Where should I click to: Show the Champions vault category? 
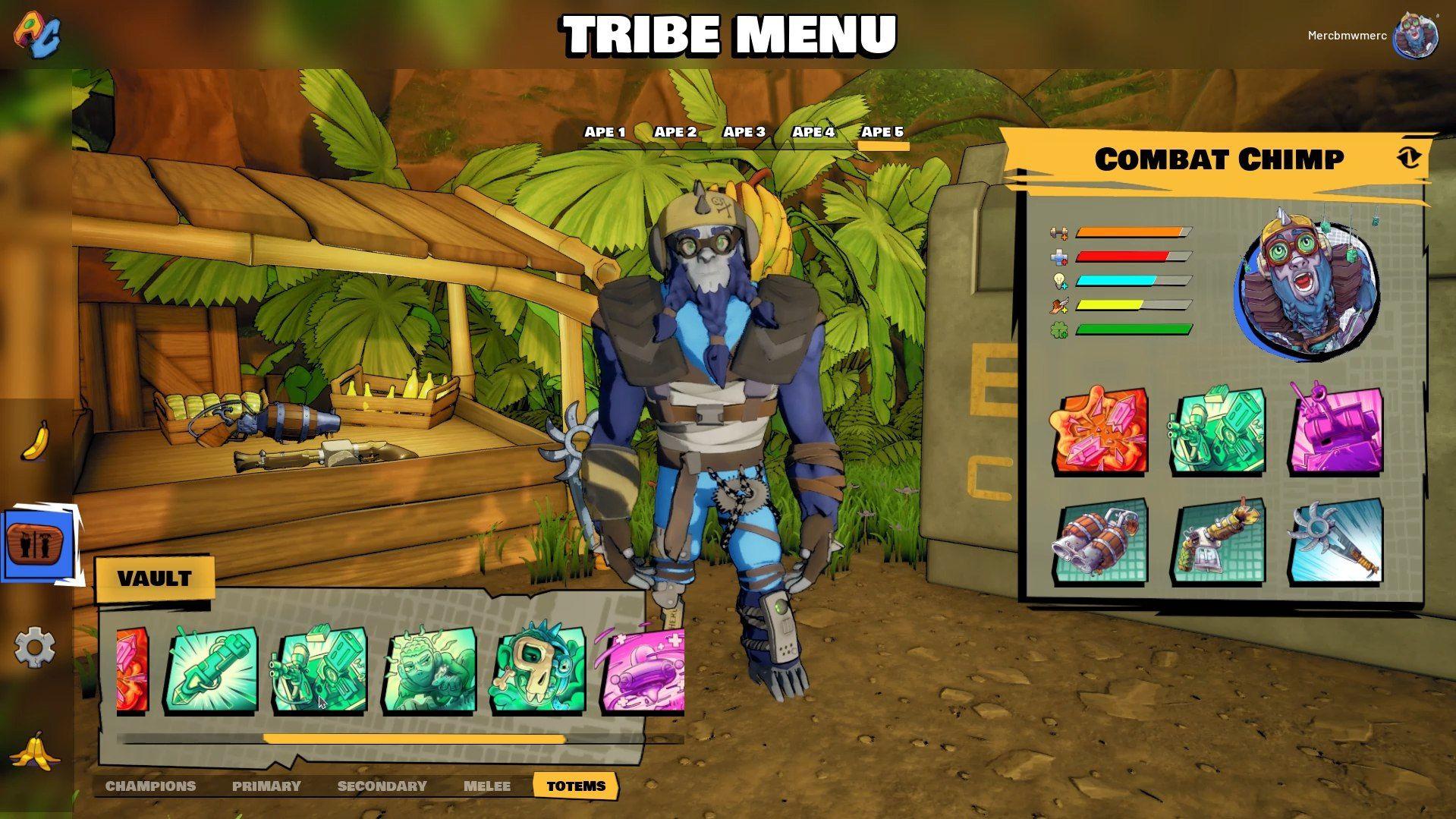[x=150, y=786]
